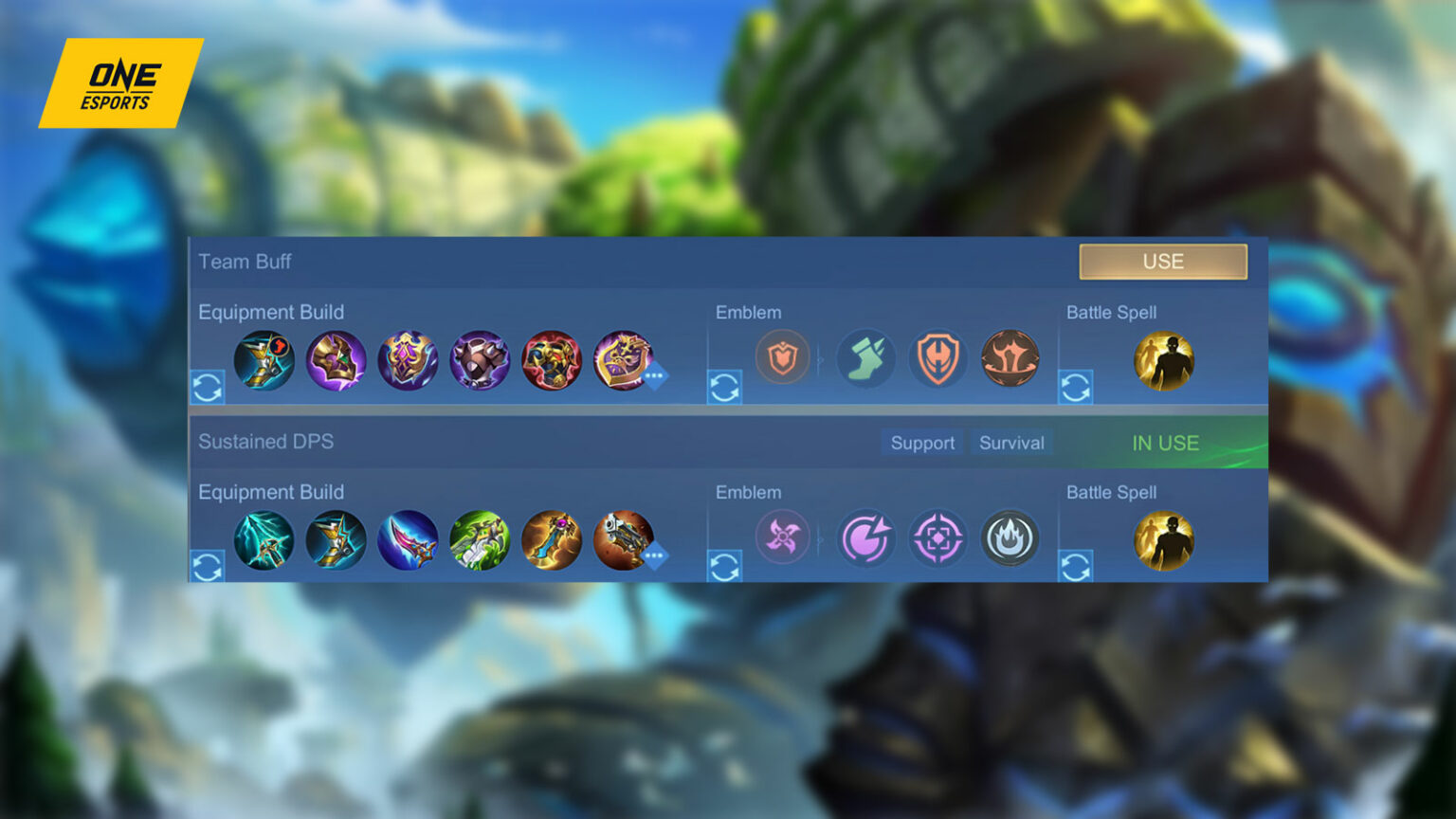The image size is (1456, 819).
Task: Select the Assassin emblem in Sustained DPS loadout
Action: 783,538
